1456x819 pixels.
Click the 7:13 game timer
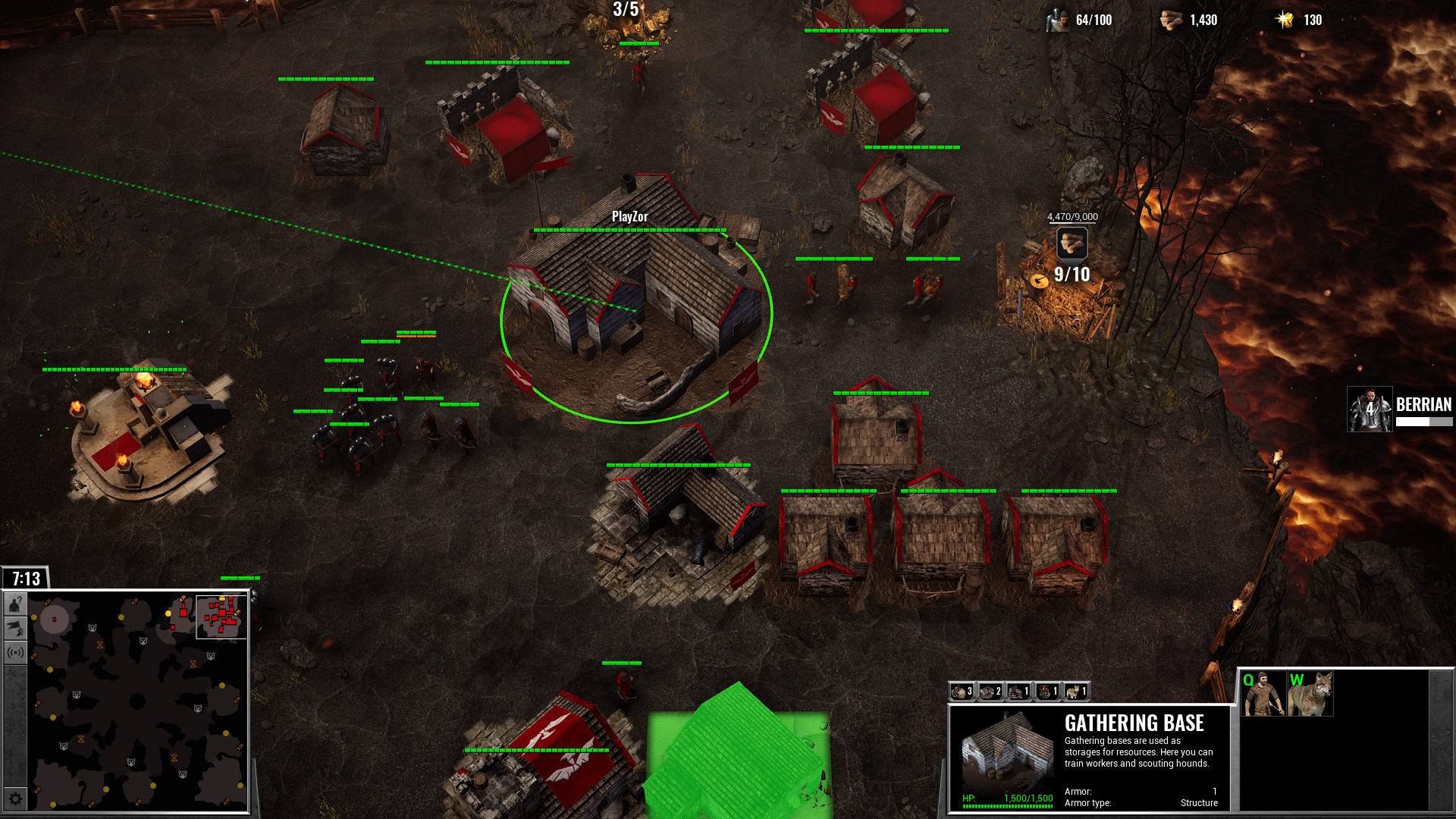point(24,579)
